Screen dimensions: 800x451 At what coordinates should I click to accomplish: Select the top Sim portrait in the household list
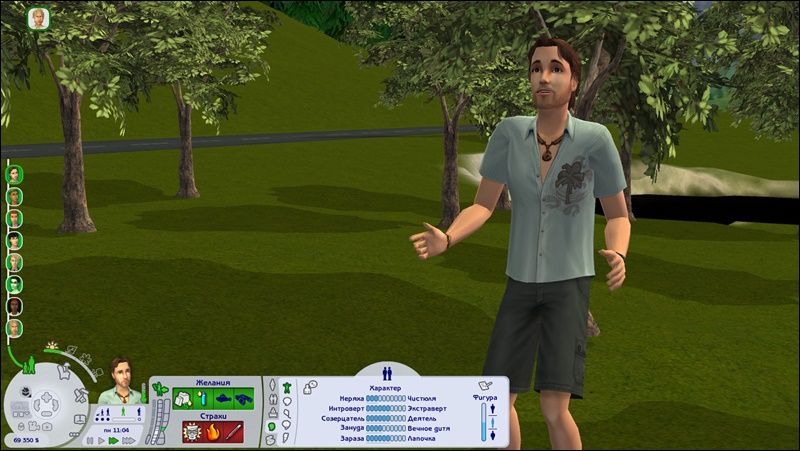click(15, 173)
